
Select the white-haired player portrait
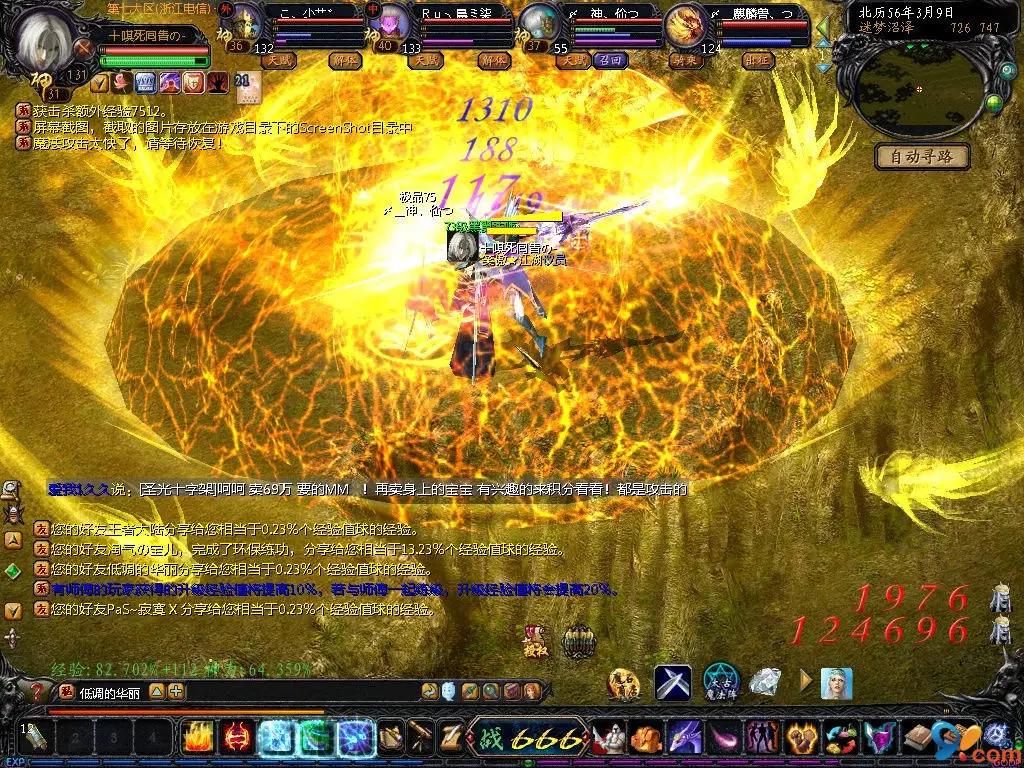[46, 36]
